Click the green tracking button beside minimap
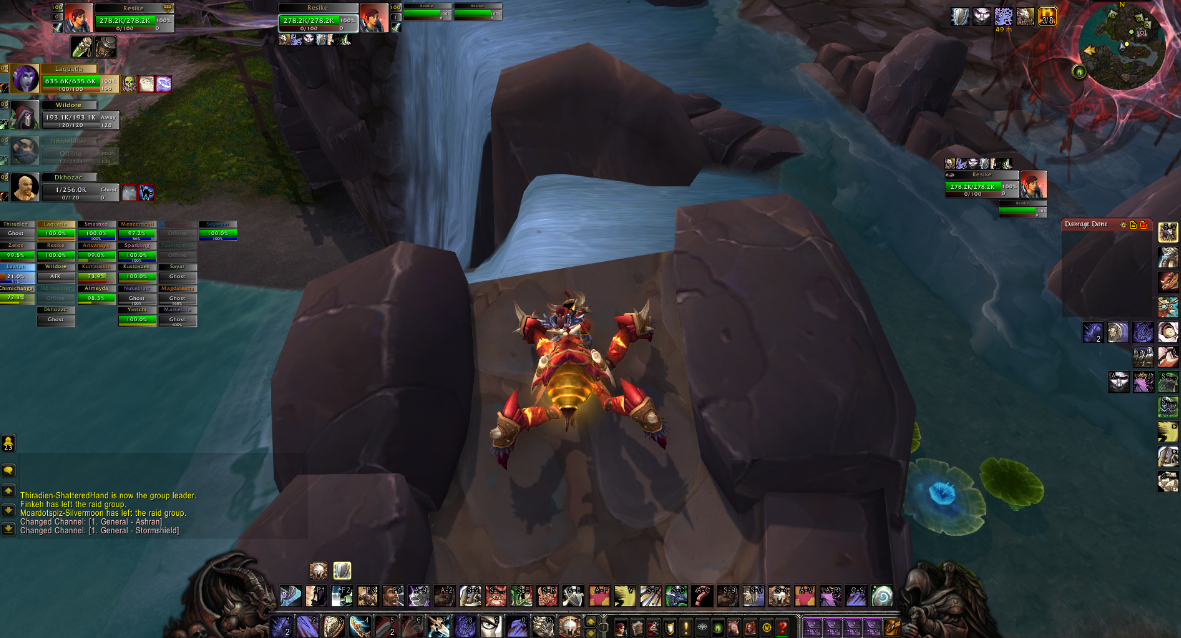Viewport: 1181px width, 638px height. 1079,71
